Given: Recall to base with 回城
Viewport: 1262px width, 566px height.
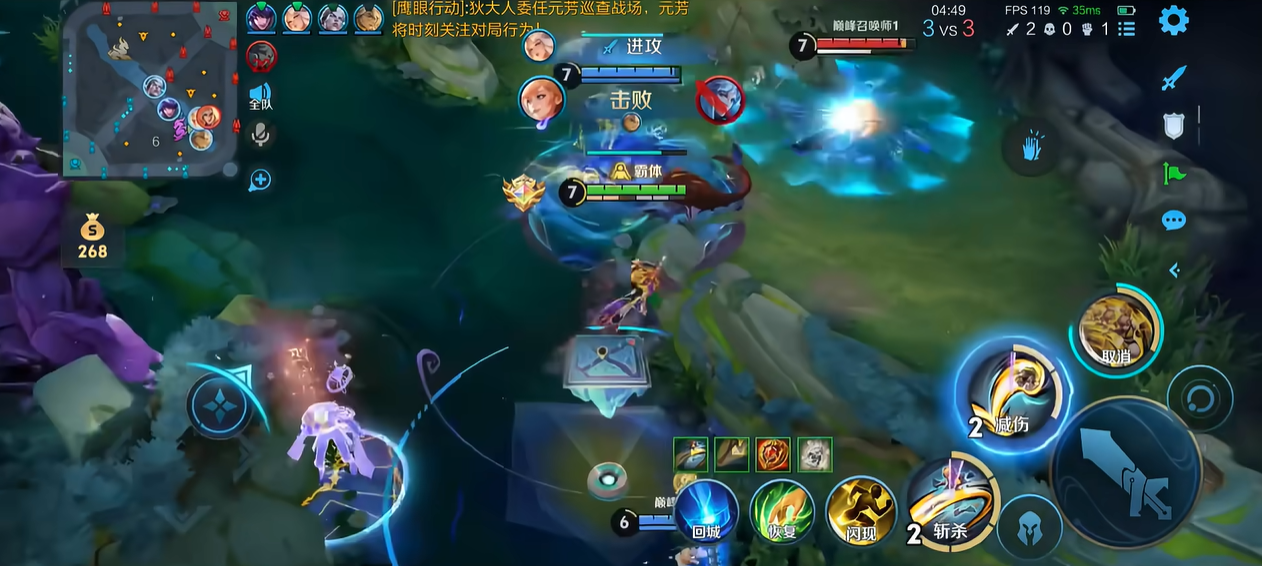Looking at the screenshot, I should coord(706,510).
